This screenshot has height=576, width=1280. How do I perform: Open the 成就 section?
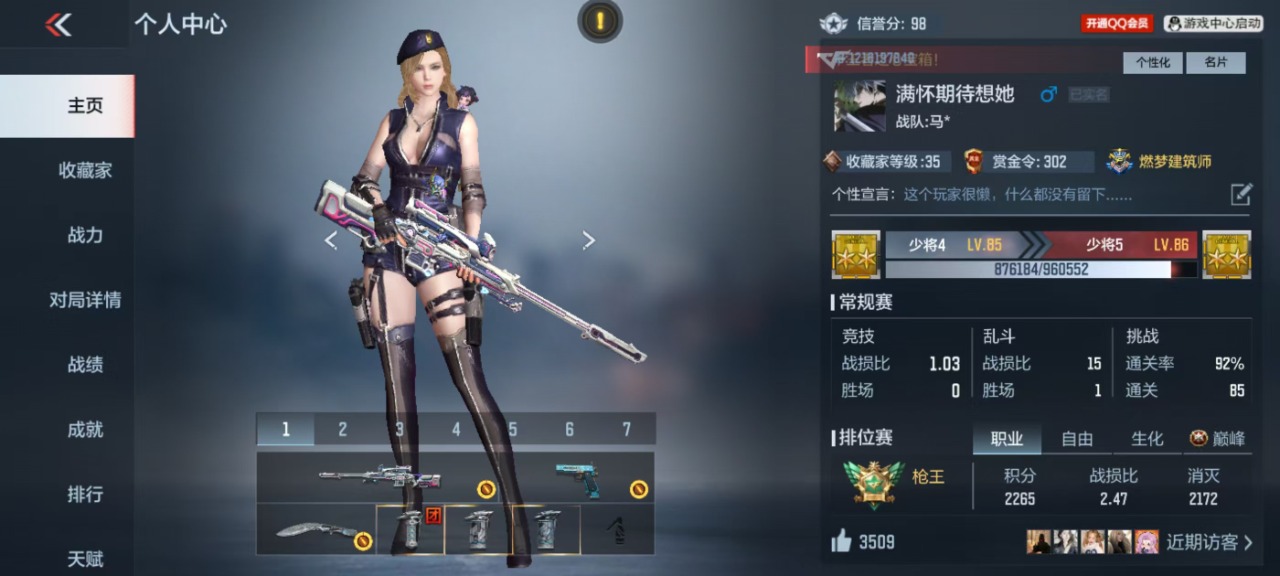85,430
